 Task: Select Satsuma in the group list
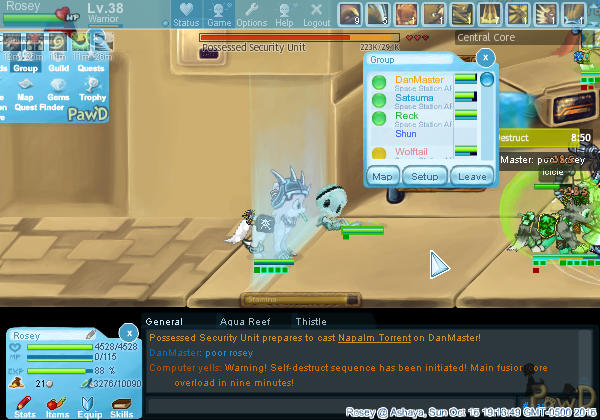point(414,98)
